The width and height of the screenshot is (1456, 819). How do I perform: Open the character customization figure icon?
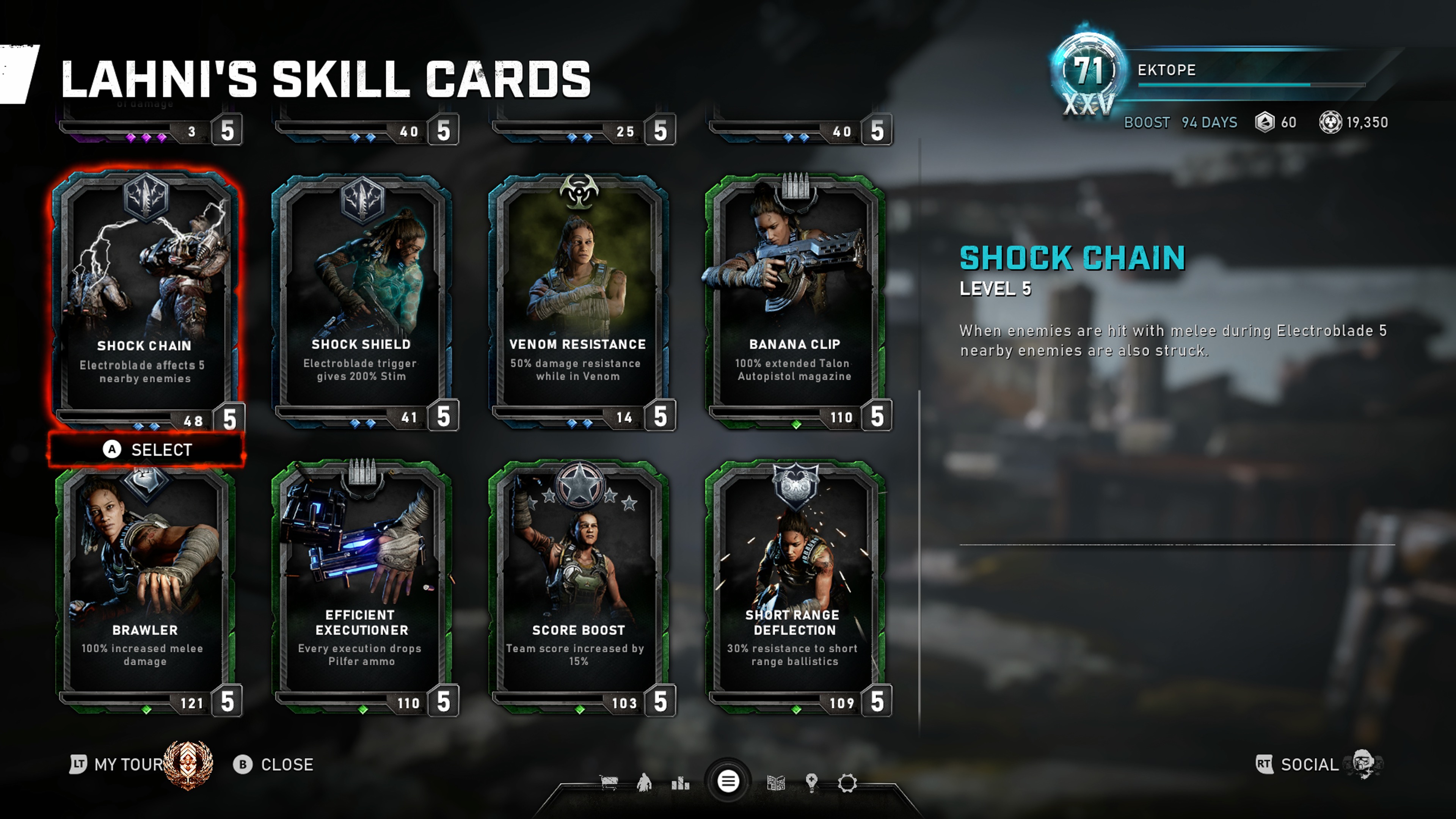(644, 783)
